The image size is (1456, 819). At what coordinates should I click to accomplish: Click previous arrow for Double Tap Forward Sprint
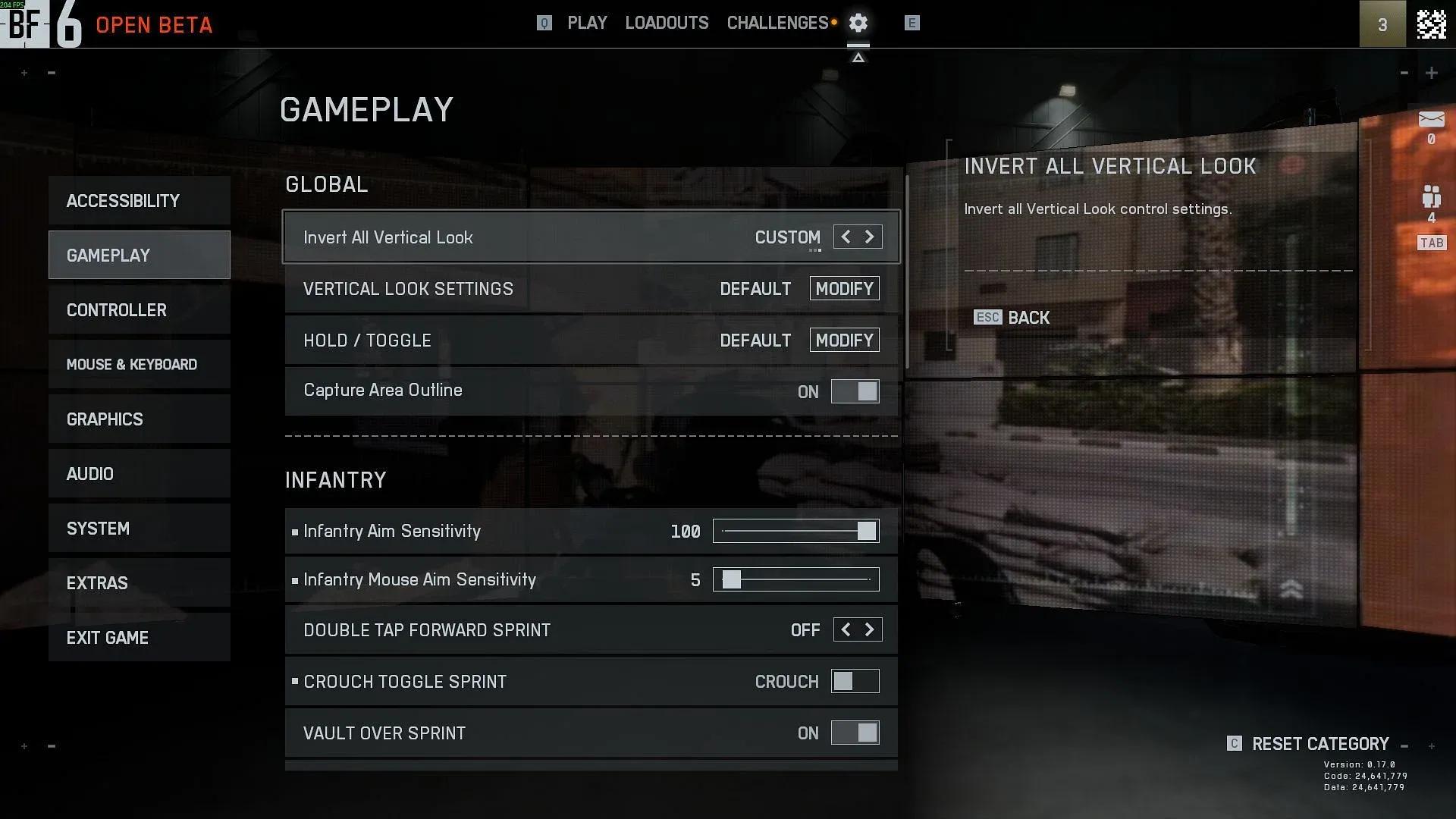846,630
